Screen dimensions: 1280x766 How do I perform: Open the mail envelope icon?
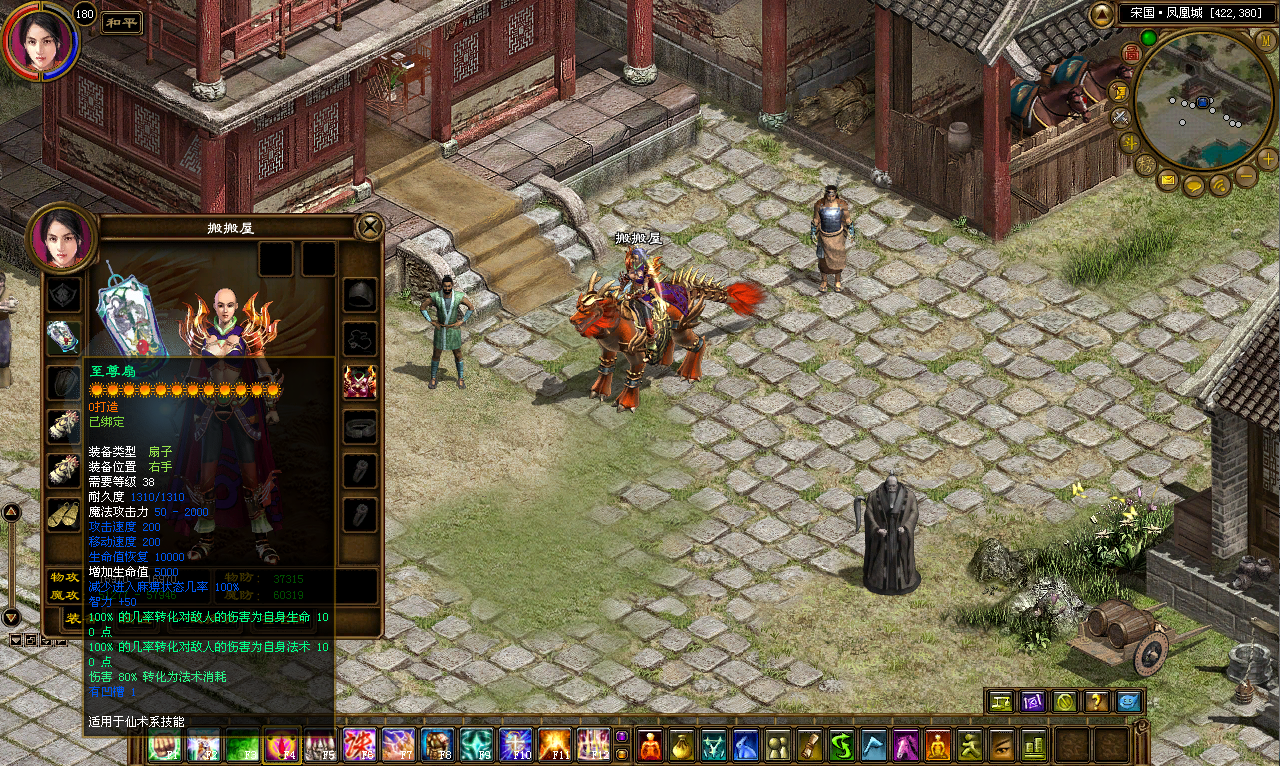[x=1168, y=181]
